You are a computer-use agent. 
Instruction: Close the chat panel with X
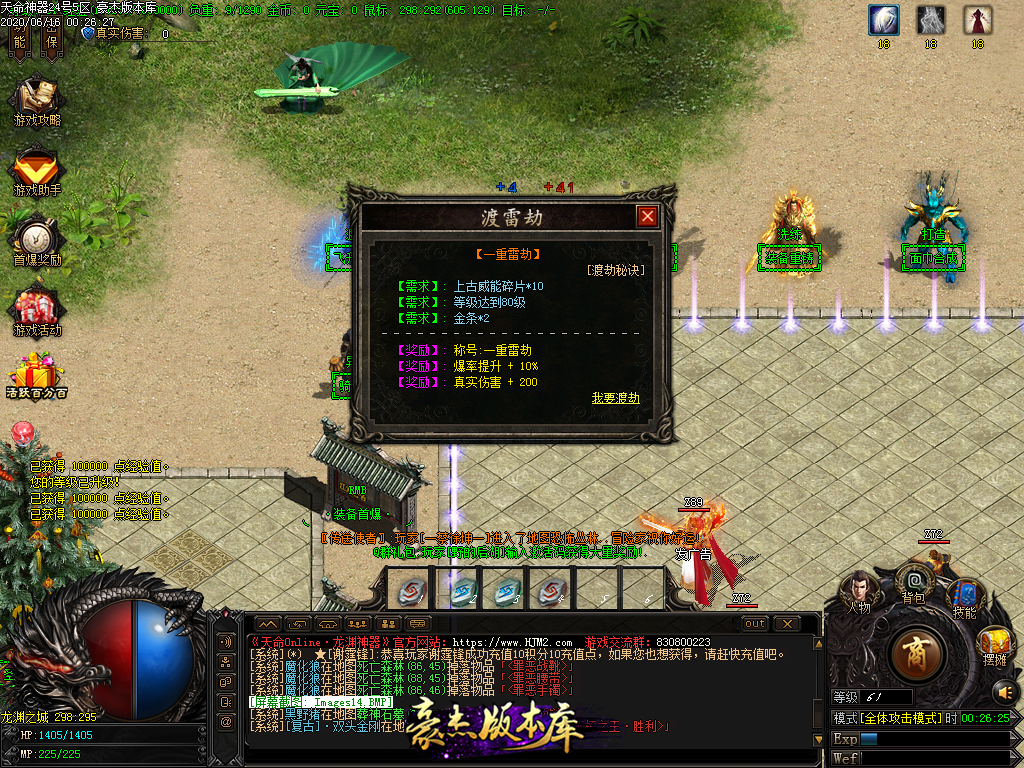(787, 623)
